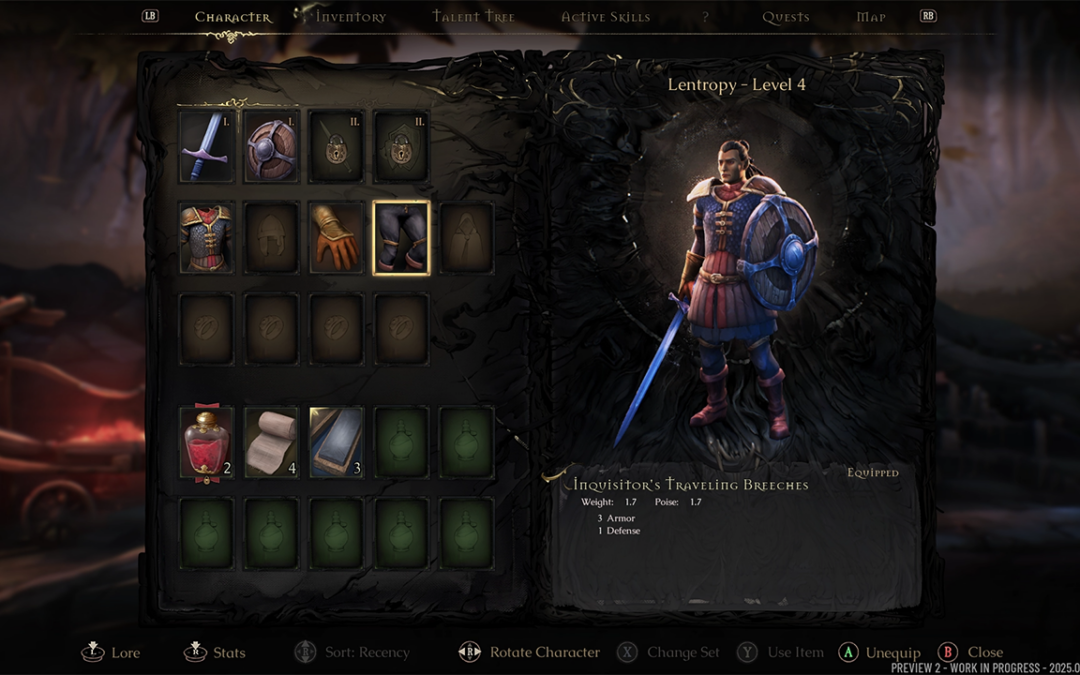Switch to the Character tab
Image resolution: width=1080 pixels, height=675 pixels.
[x=232, y=17]
